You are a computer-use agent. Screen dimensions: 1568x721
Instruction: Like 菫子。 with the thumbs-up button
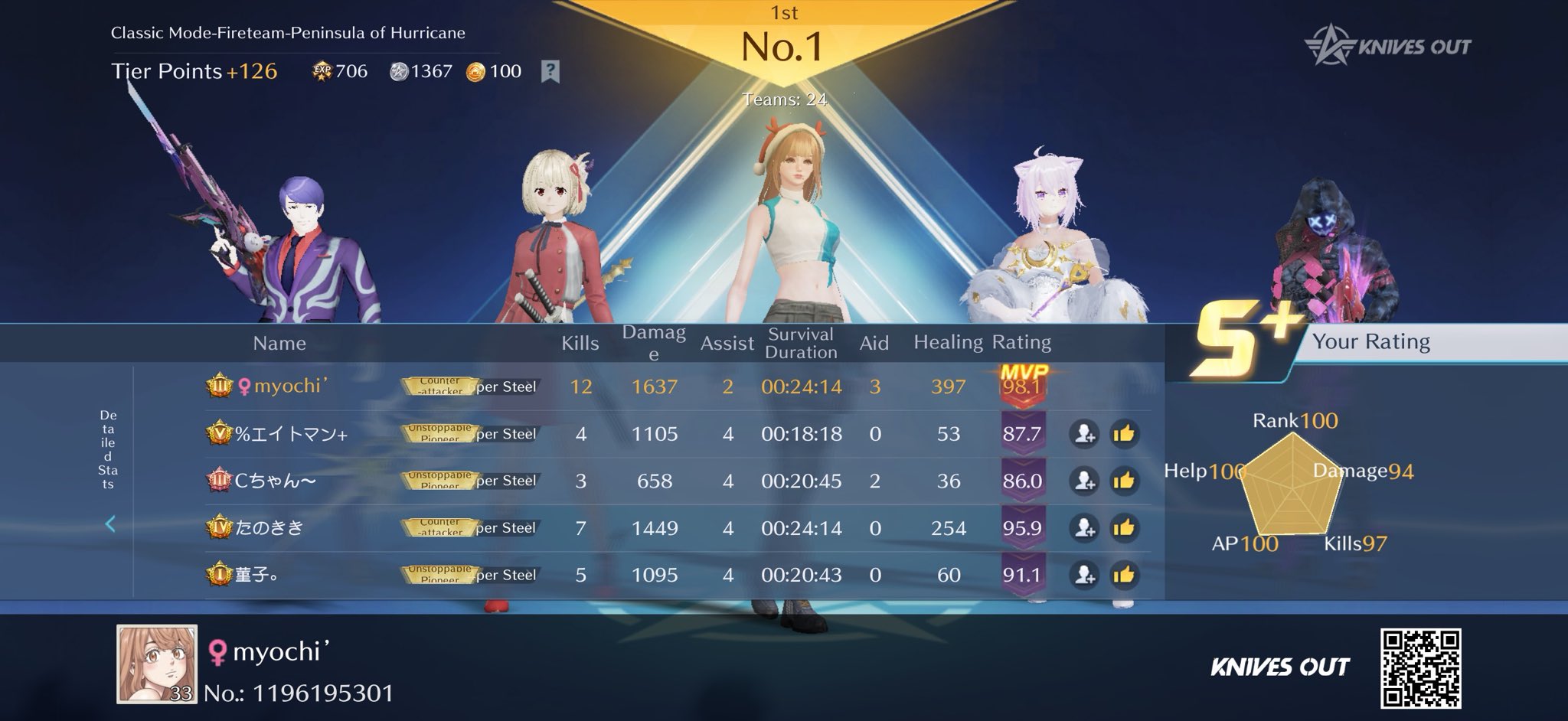click(x=1123, y=575)
